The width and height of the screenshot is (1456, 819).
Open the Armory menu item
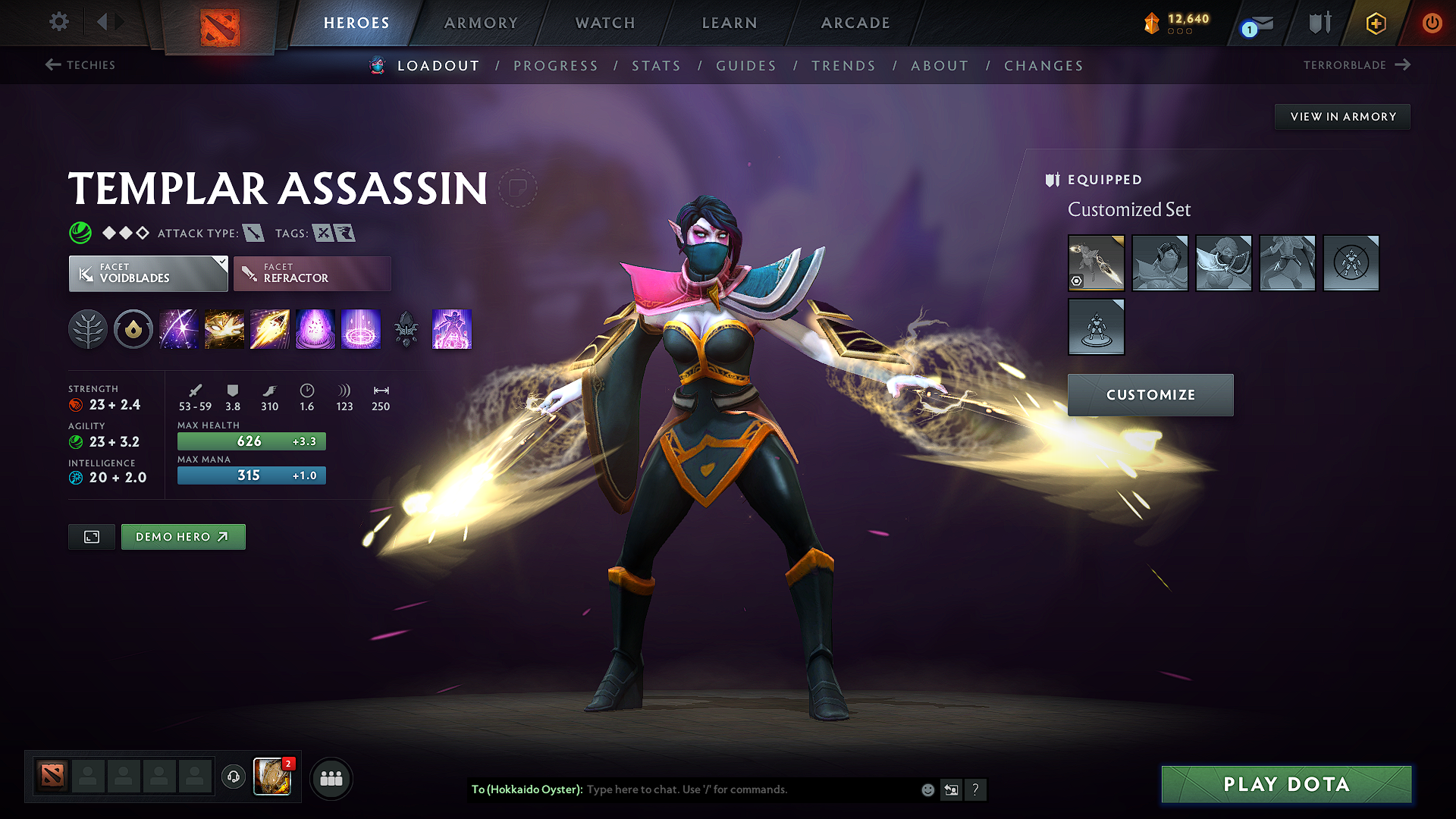point(481,23)
